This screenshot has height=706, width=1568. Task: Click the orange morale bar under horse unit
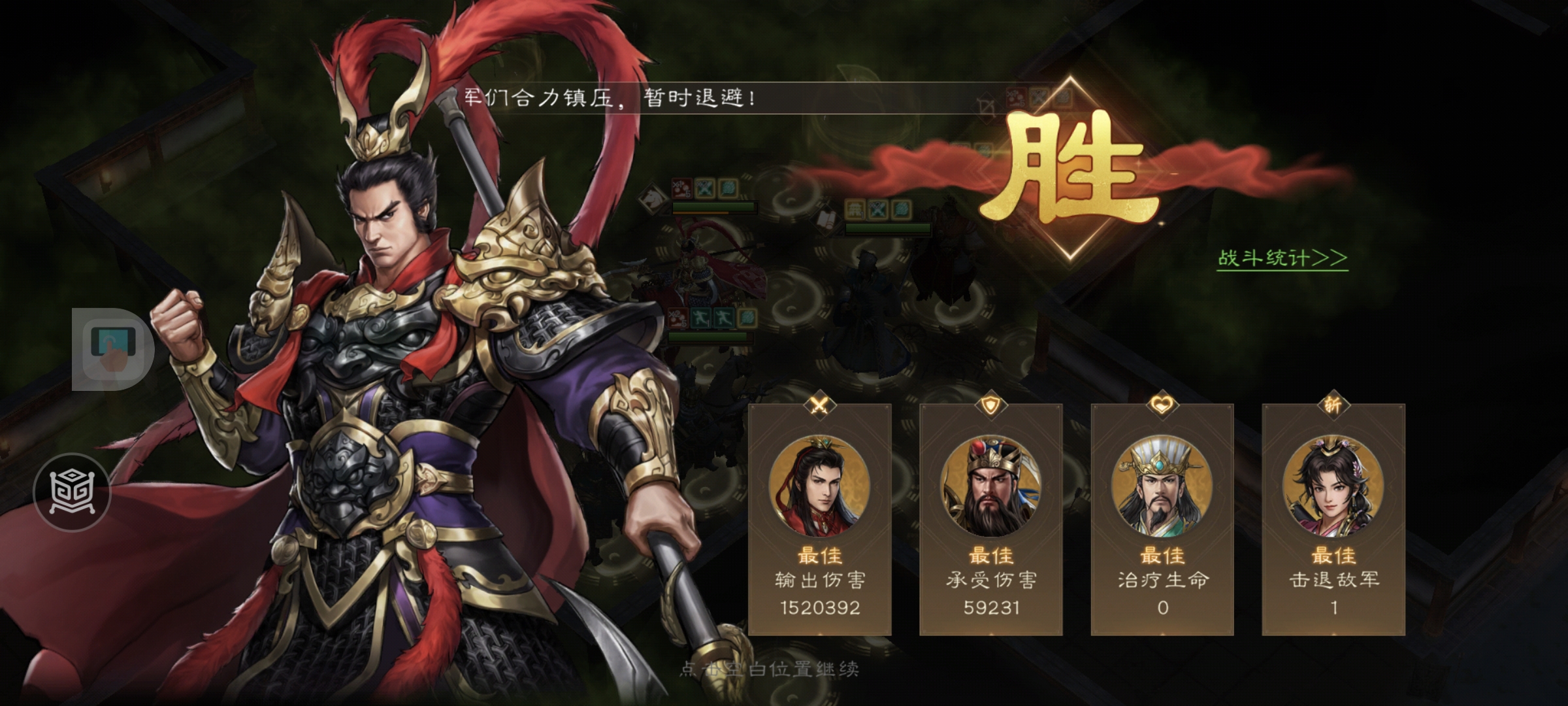700,212
